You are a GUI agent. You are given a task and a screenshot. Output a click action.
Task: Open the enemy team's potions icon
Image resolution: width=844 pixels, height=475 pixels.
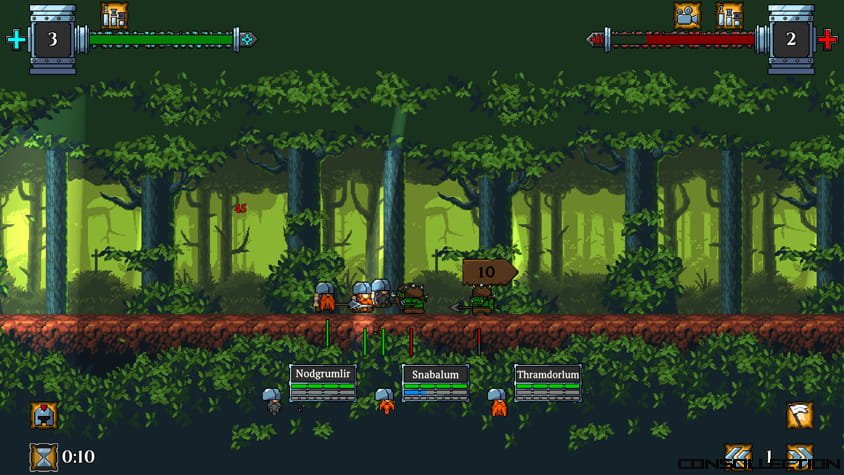730,15
